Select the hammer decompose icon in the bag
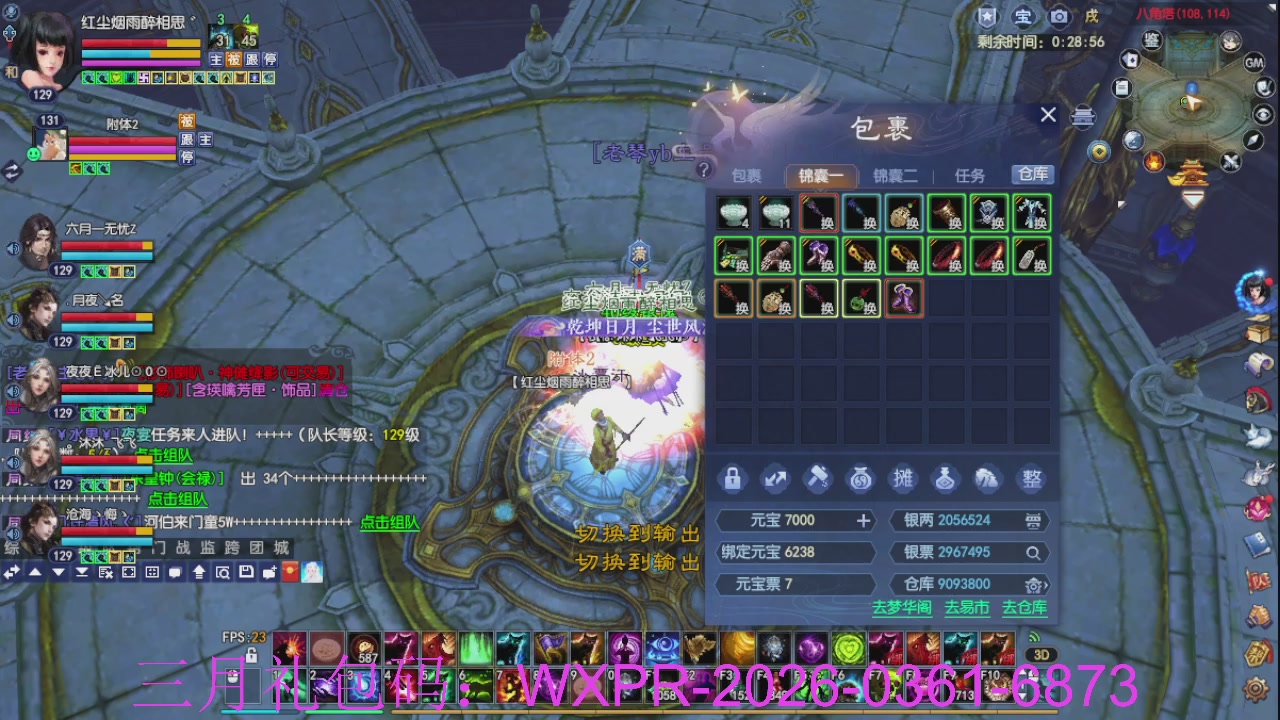1280x720 pixels. click(x=818, y=478)
